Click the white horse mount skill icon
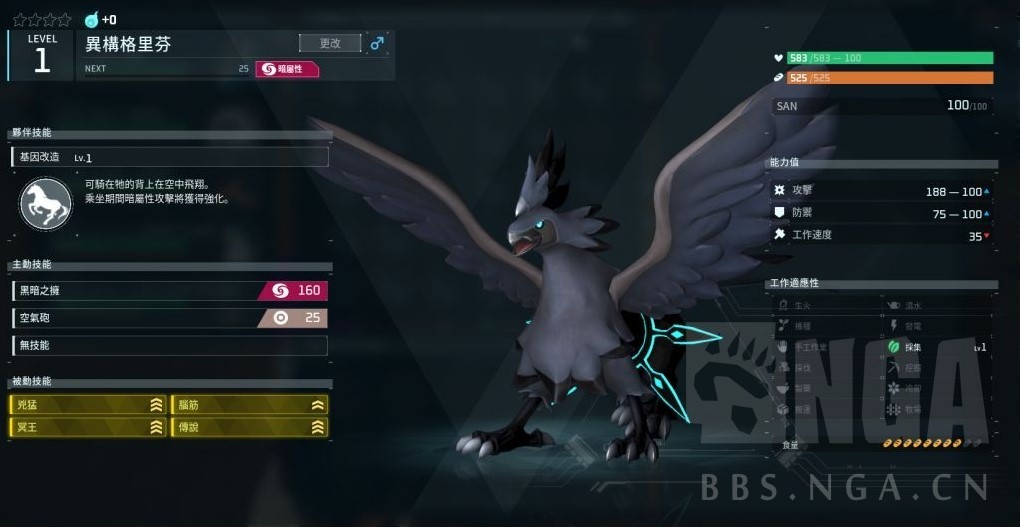The width and height of the screenshot is (1020, 527). (x=45, y=203)
